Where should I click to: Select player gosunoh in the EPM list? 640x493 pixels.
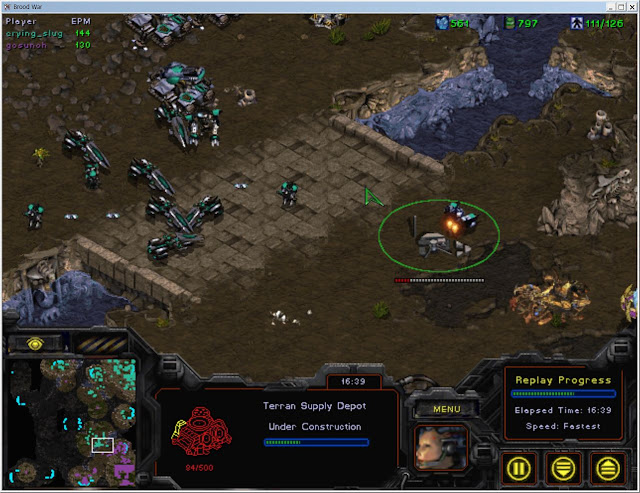pos(31,44)
